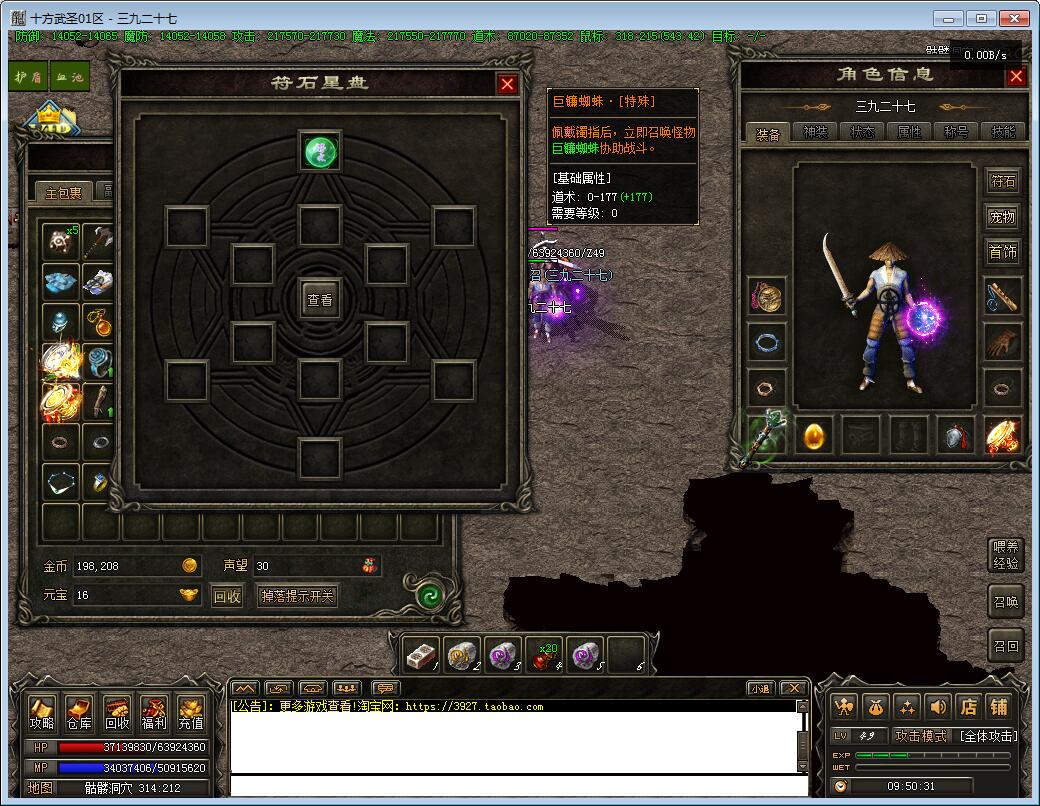This screenshot has width=1040, height=806.
Task: Click the 回收 button beside the 元宝 field
Action: (228, 597)
